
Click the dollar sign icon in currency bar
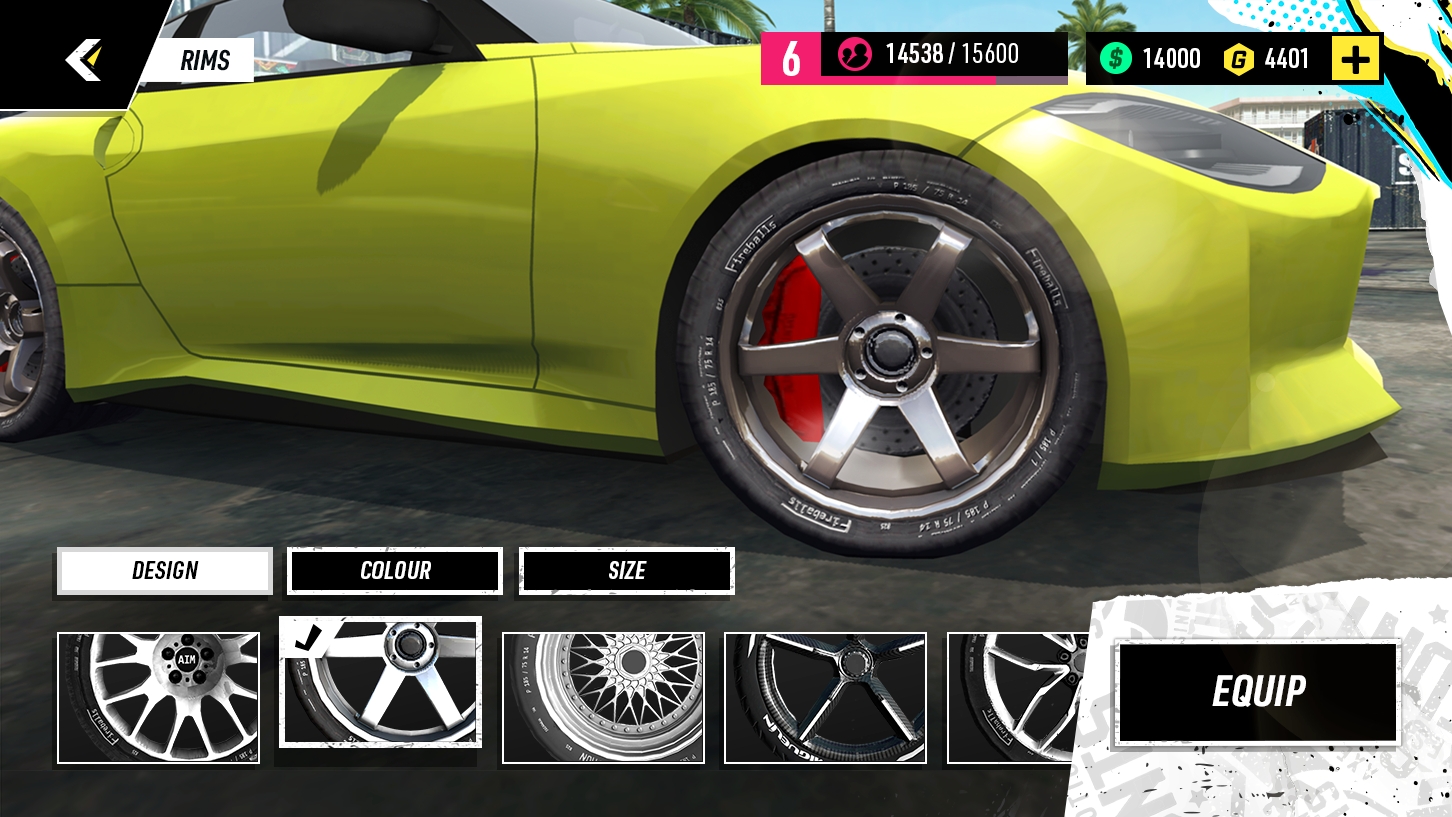pyautogui.click(x=1117, y=58)
